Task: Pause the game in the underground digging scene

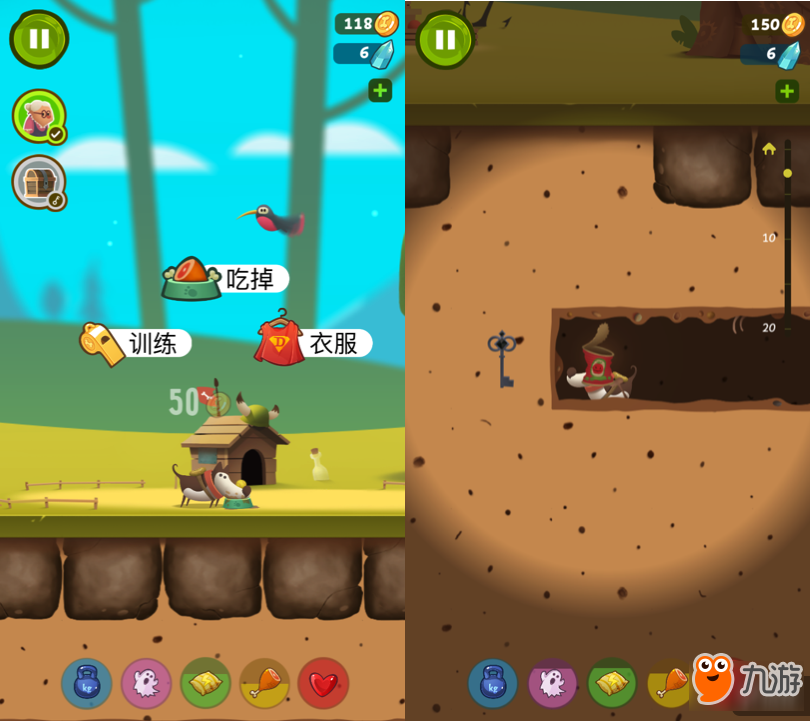Action: click(x=445, y=39)
